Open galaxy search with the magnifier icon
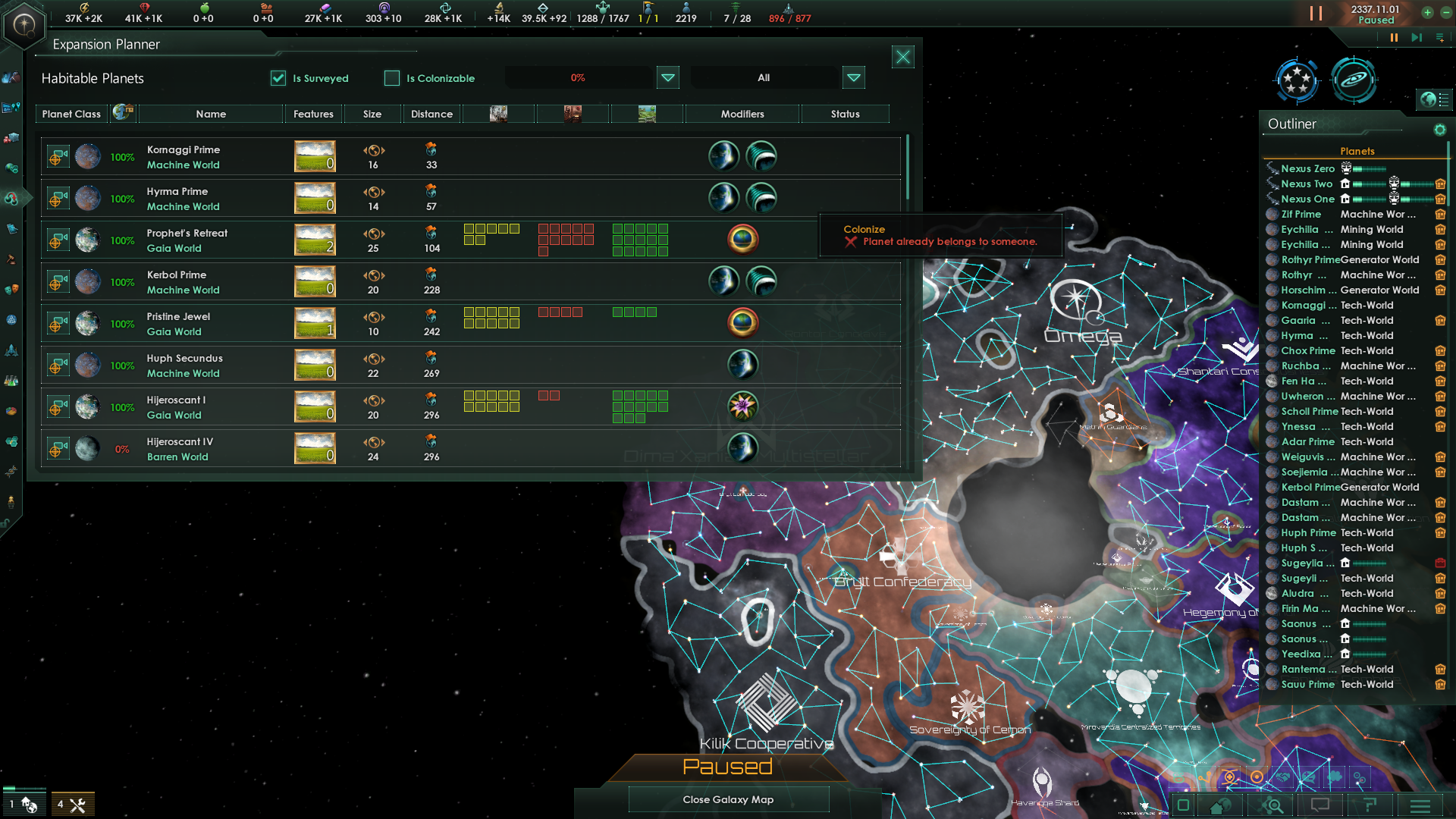 pyautogui.click(x=1272, y=805)
